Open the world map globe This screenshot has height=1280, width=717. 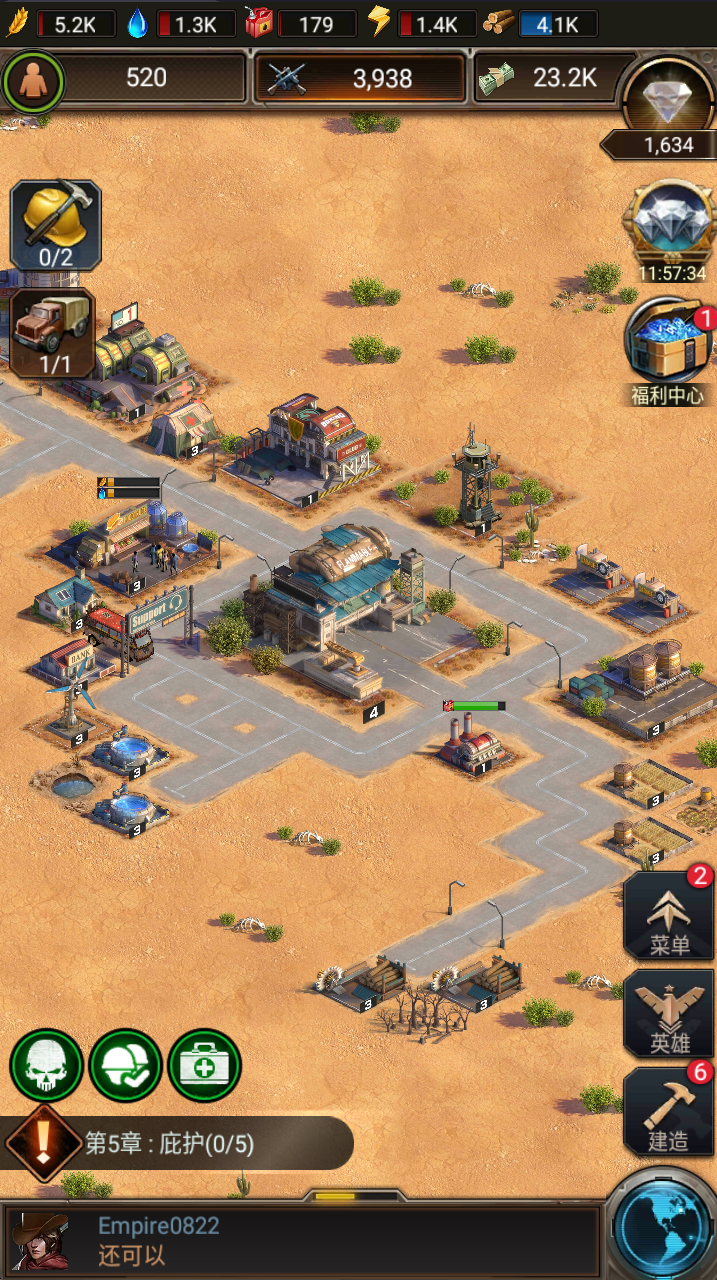point(662,1226)
